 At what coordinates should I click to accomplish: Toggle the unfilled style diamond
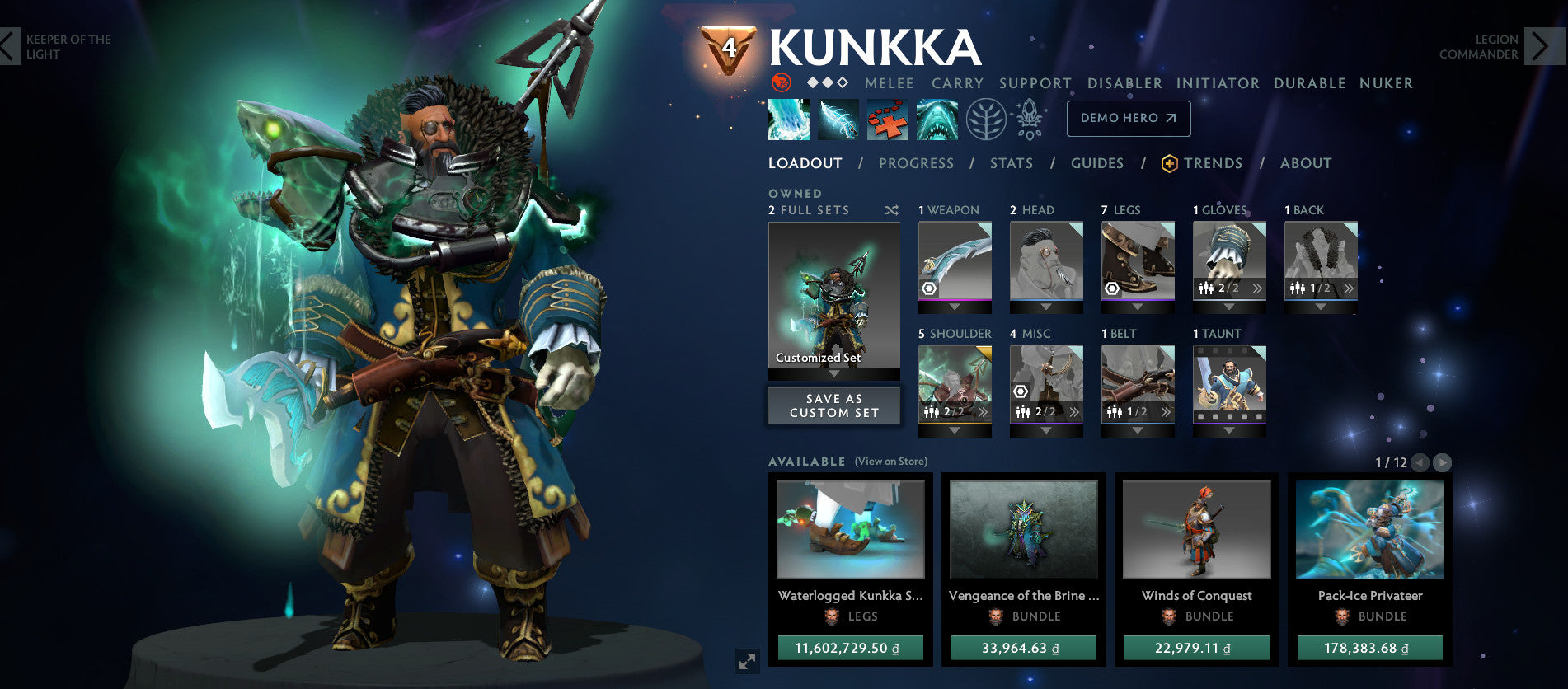[842, 82]
